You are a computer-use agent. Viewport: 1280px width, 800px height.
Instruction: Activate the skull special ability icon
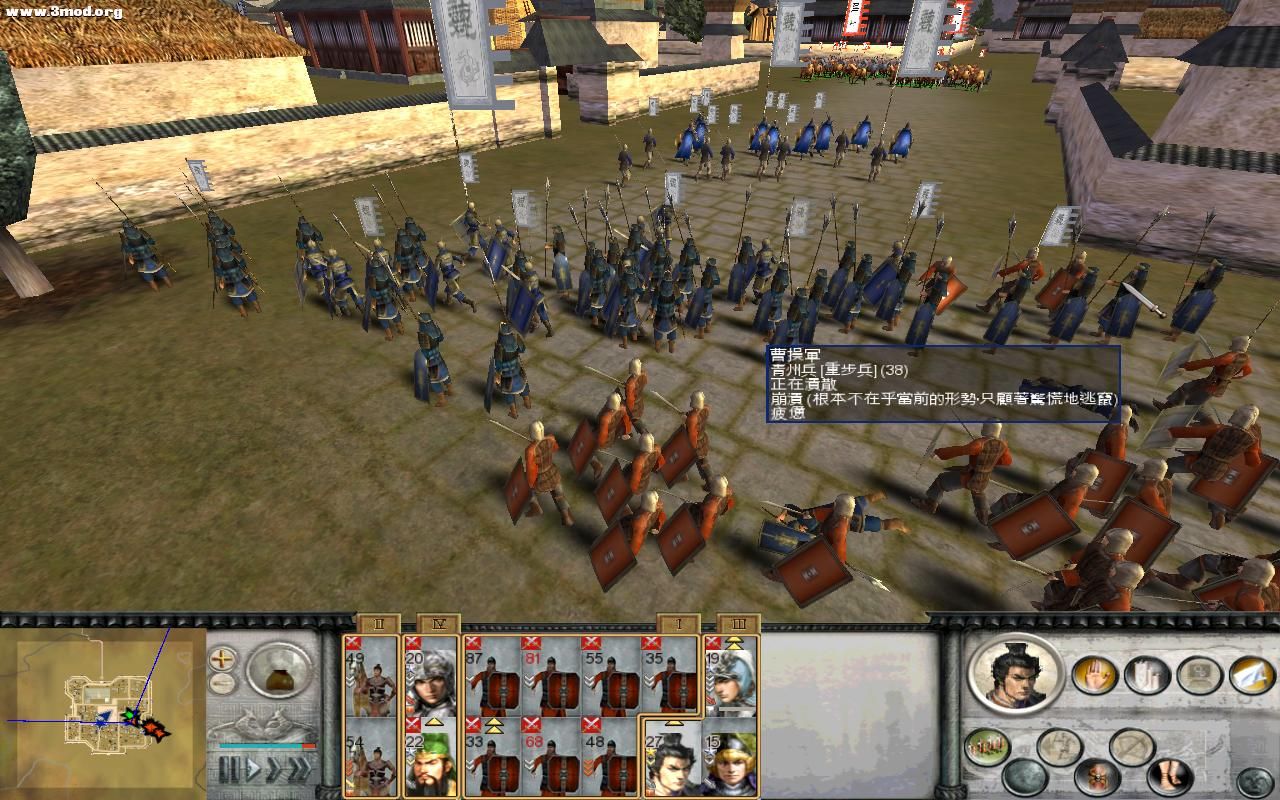click(1099, 779)
